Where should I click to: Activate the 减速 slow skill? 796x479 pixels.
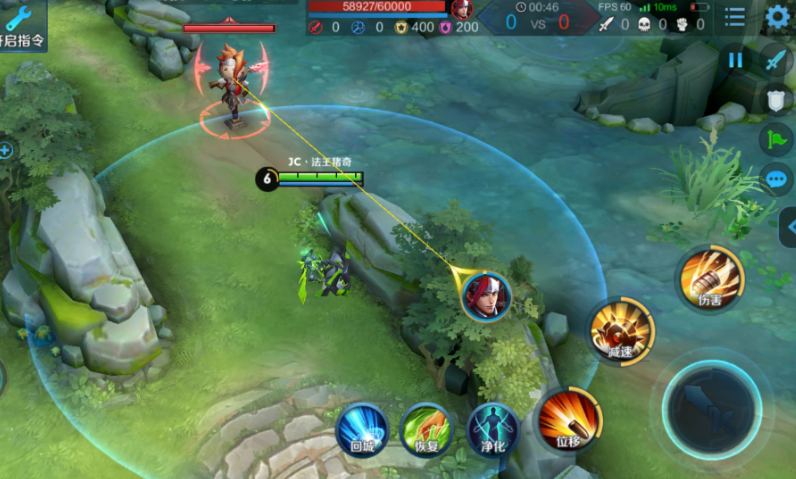621,329
